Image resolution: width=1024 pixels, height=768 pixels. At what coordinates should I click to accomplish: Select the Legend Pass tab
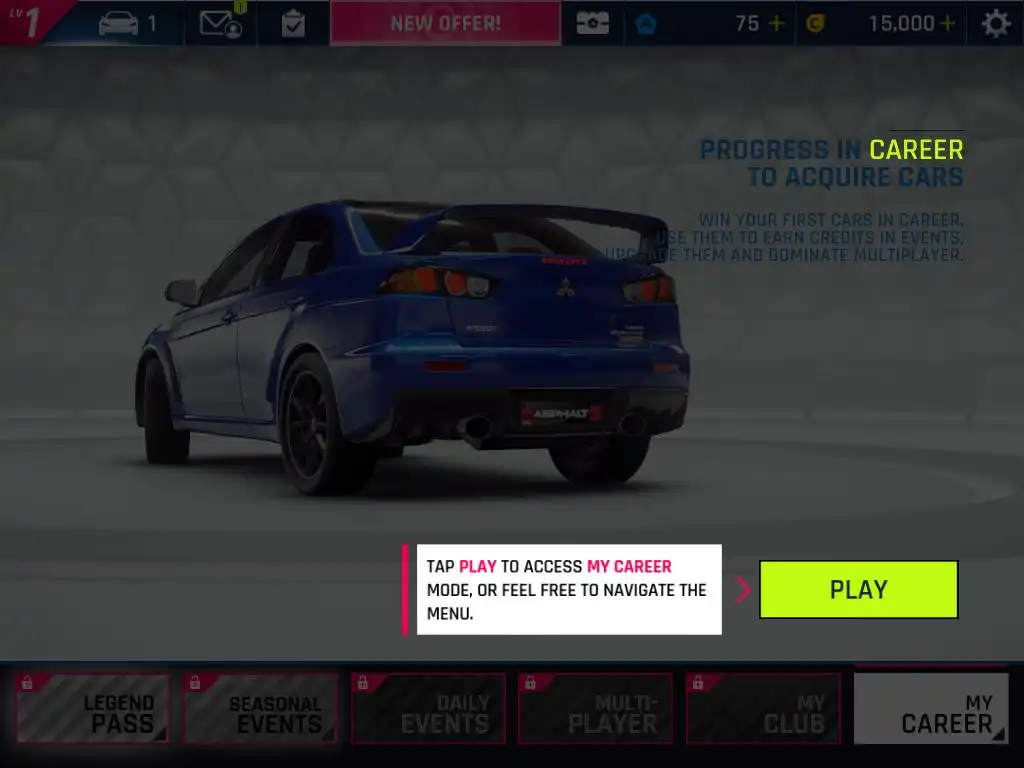click(92, 709)
